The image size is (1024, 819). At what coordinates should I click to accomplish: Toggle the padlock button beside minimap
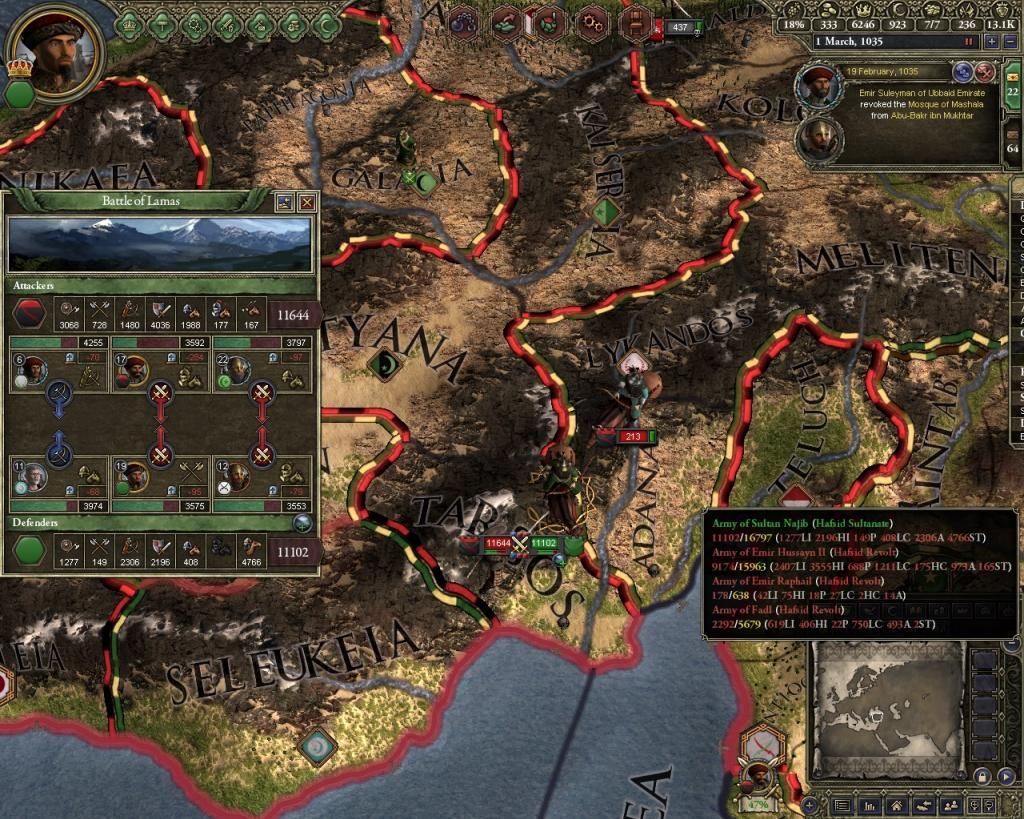(981, 776)
